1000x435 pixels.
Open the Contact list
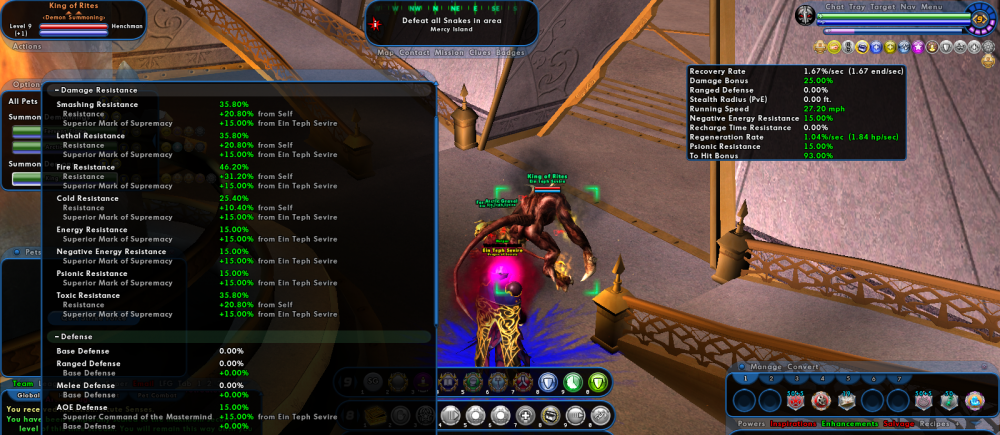[x=413, y=52]
